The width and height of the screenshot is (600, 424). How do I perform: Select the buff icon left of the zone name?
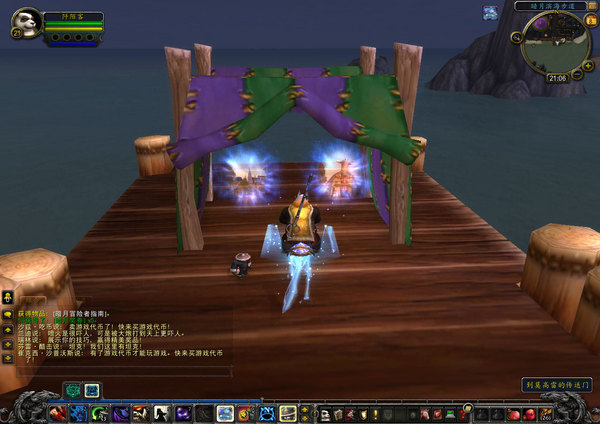coord(490,12)
